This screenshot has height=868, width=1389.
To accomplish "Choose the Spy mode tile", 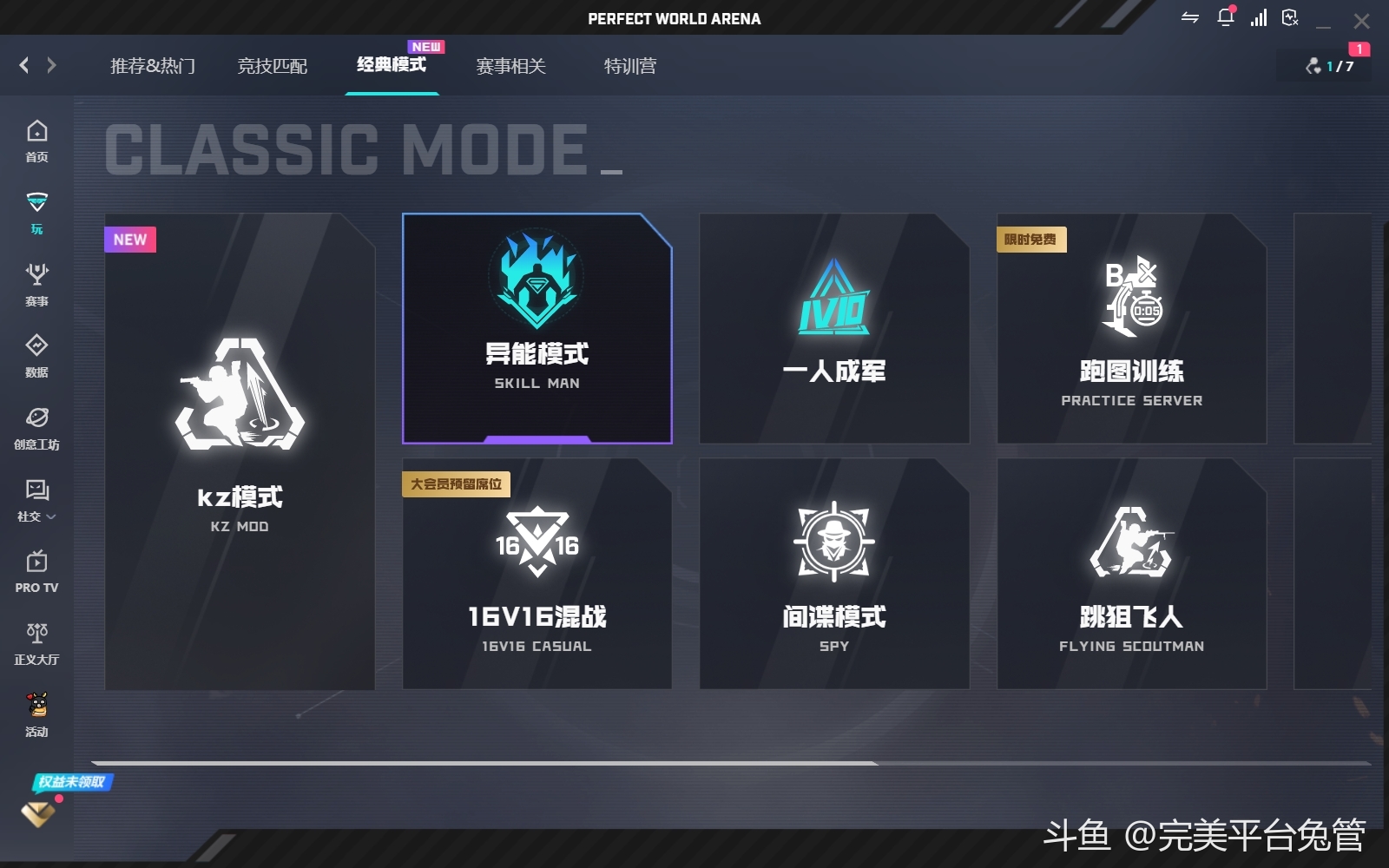I will pos(833,574).
